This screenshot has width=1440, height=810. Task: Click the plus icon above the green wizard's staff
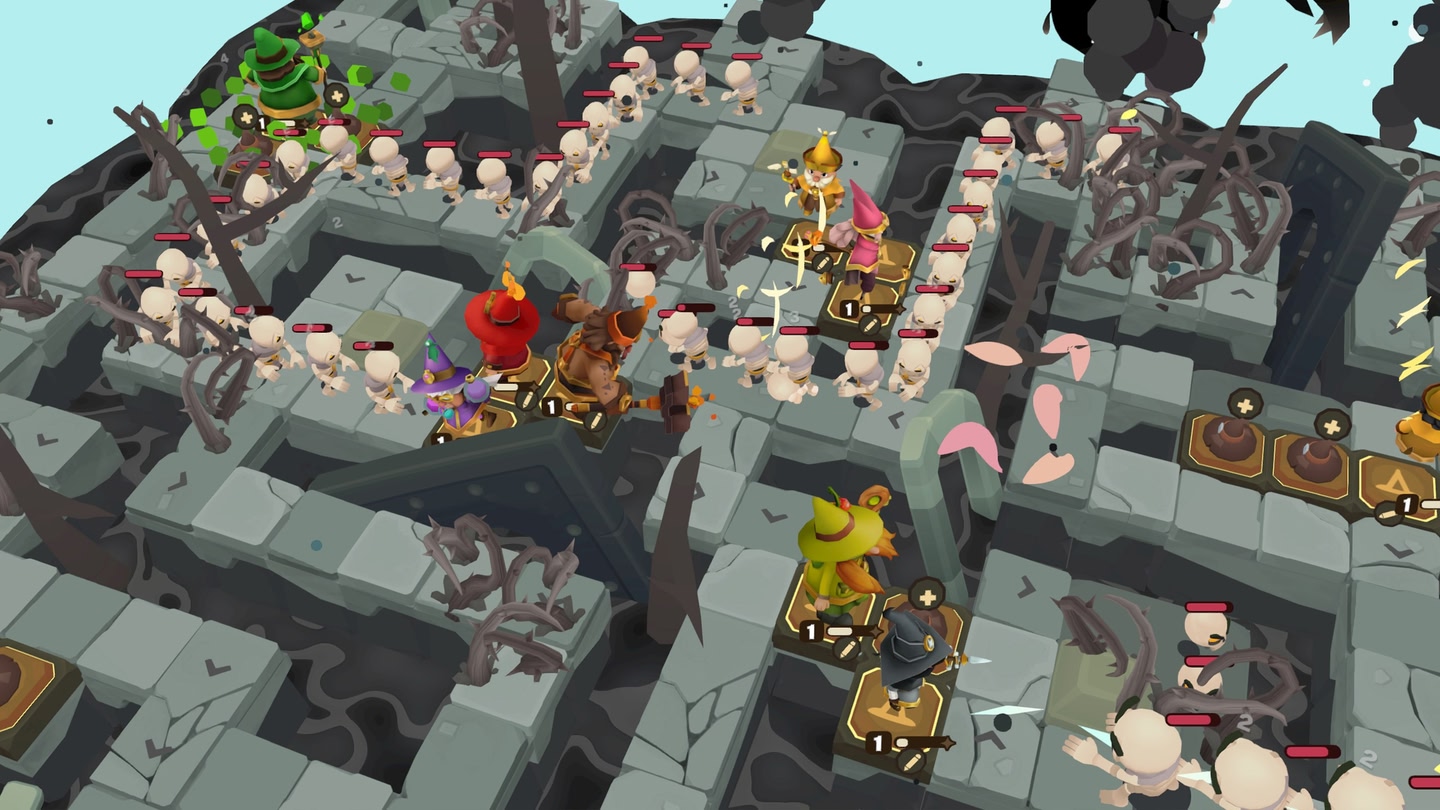(x=336, y=95)
